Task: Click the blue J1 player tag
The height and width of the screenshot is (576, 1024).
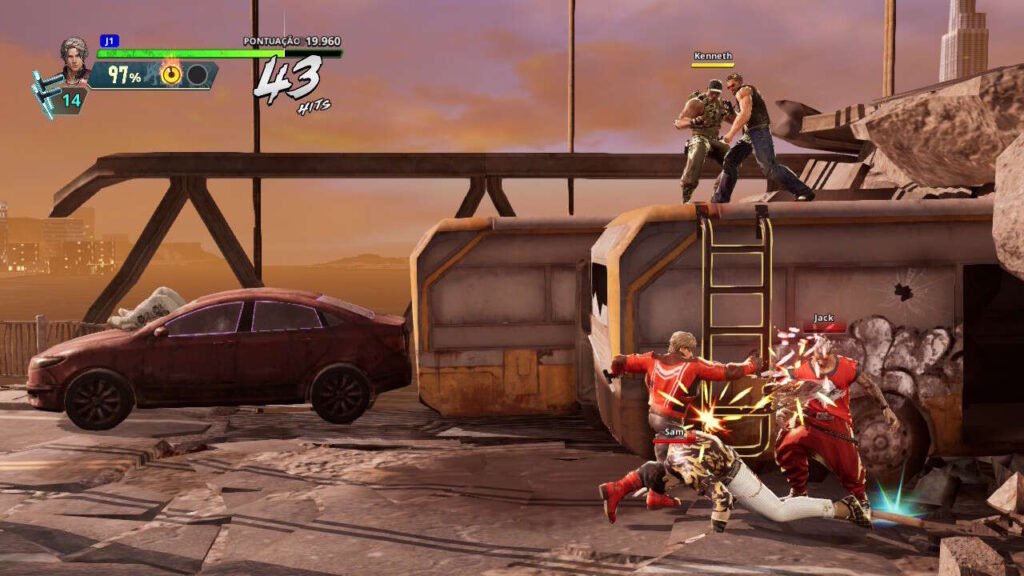Action: tap(109, 41)
